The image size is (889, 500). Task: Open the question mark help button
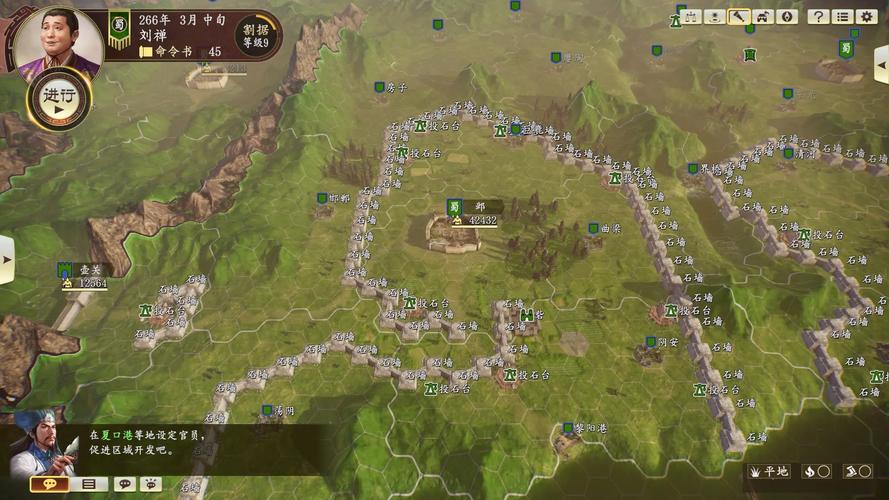pyautogui.click(x=818, y=17)
